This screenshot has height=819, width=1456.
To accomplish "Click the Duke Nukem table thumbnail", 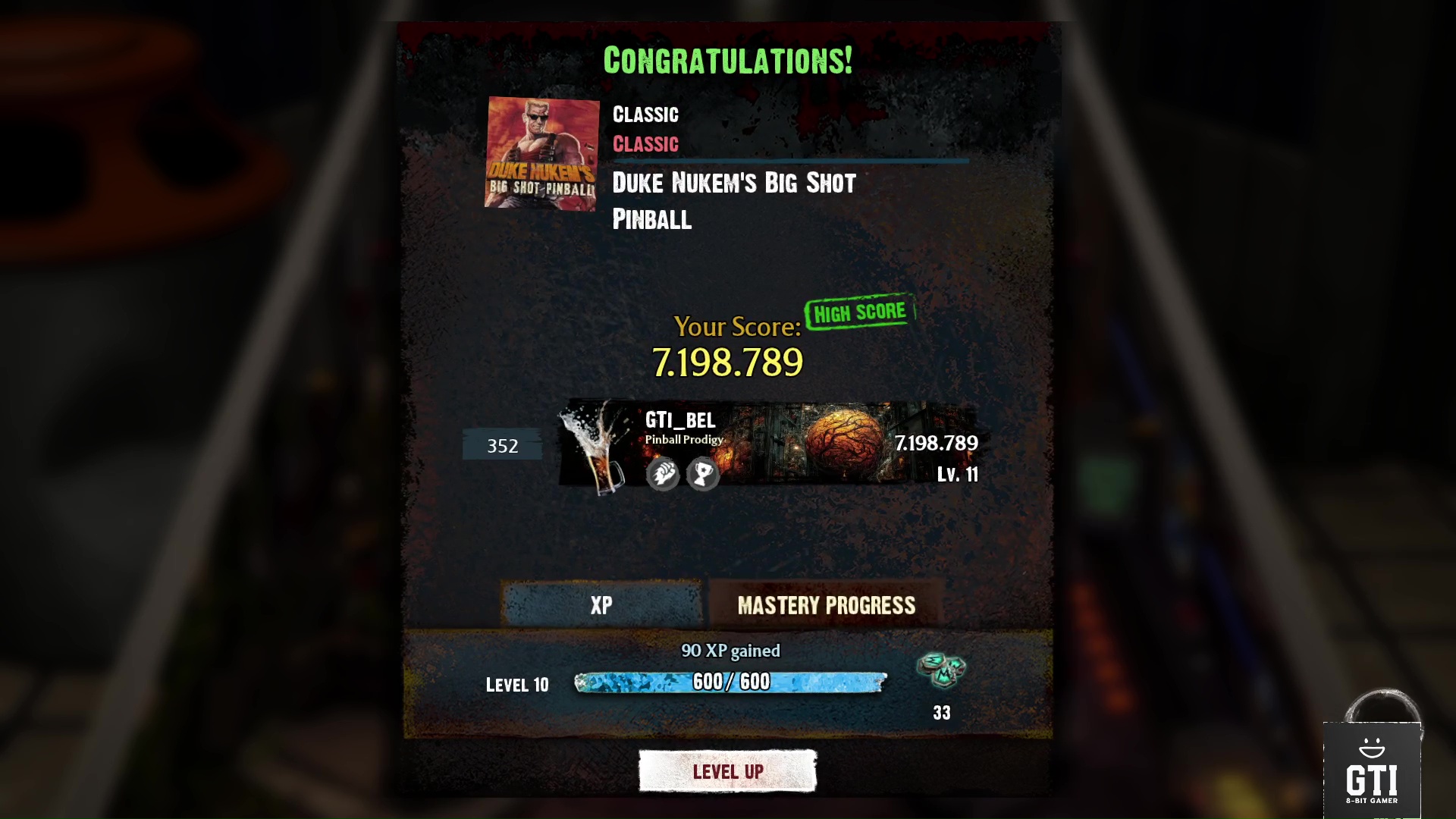I will click(541, 153).
